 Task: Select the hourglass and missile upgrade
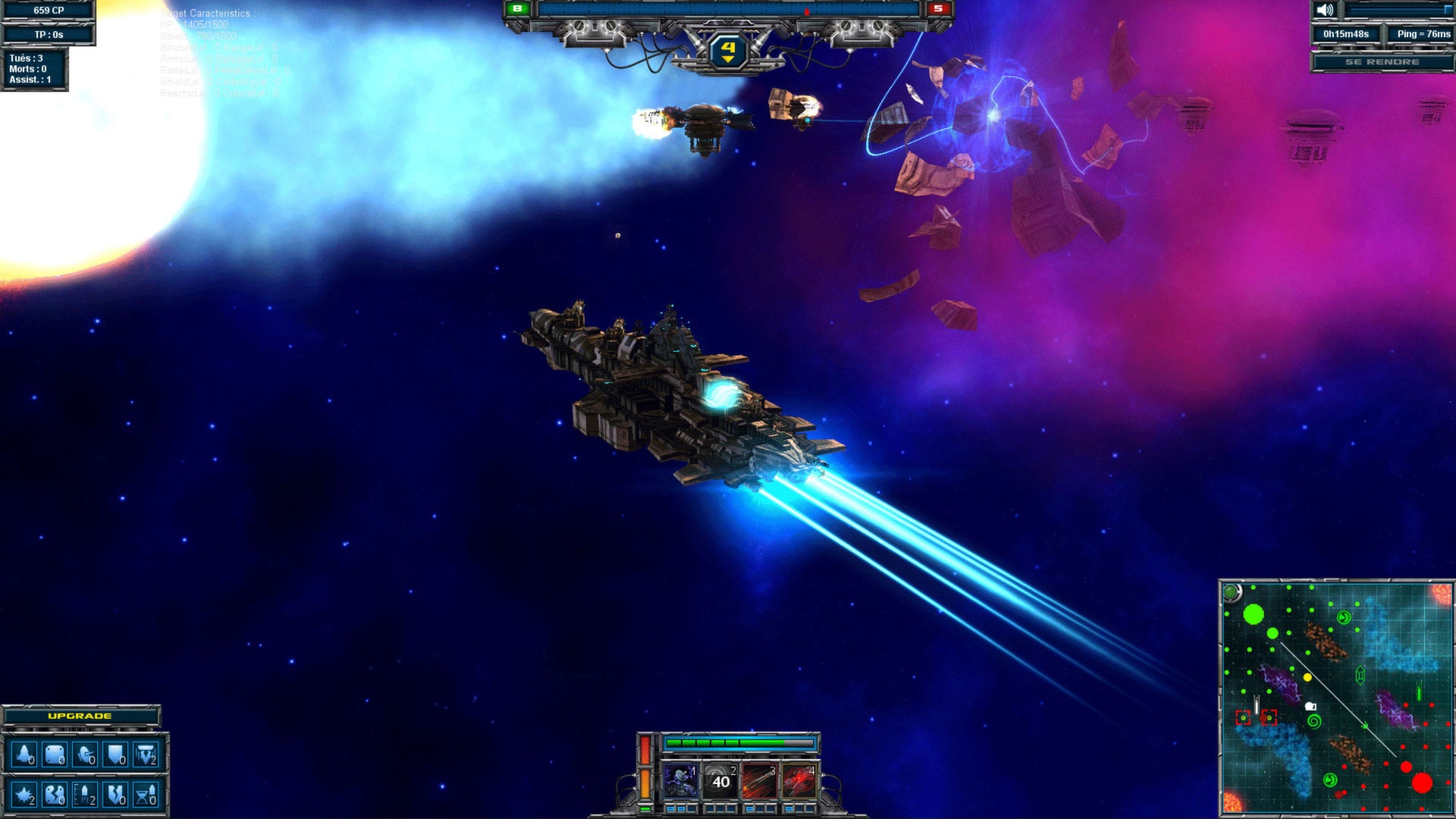click(x=145, y=795)
